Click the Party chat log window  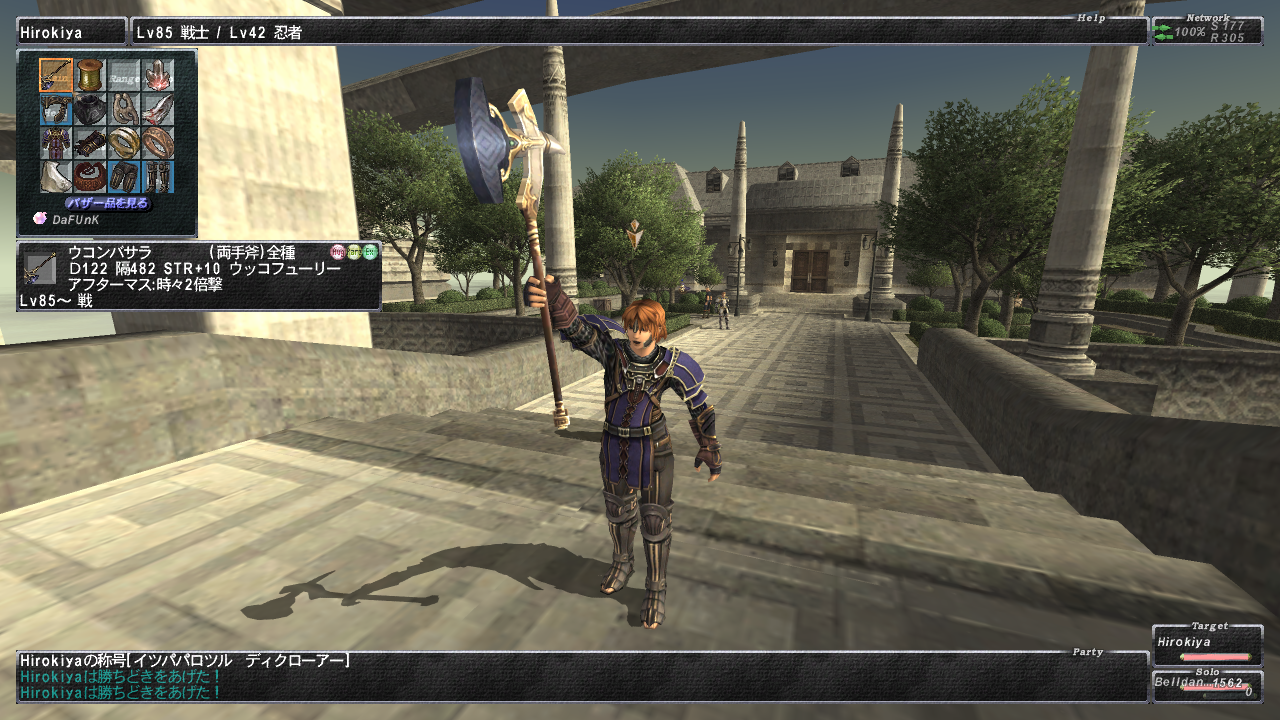[x=582, y=676]
